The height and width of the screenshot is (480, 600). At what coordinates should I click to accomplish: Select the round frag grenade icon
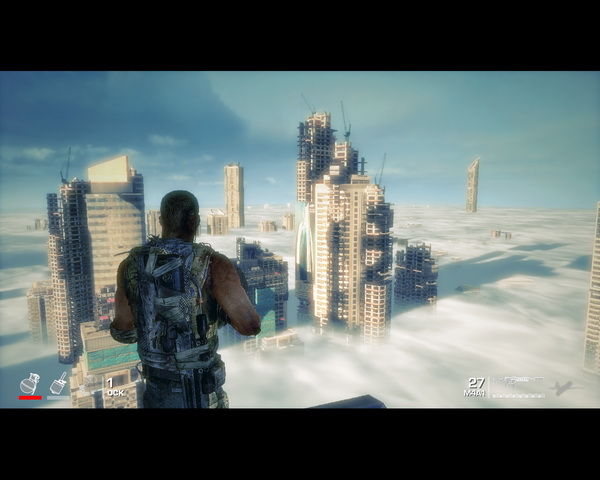(x=29, y=383)
